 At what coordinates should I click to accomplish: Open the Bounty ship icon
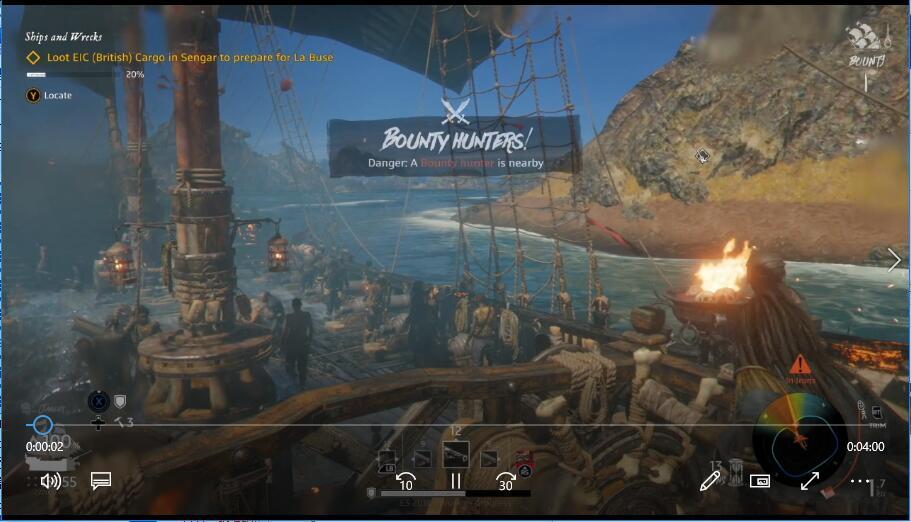click(866, 41)
